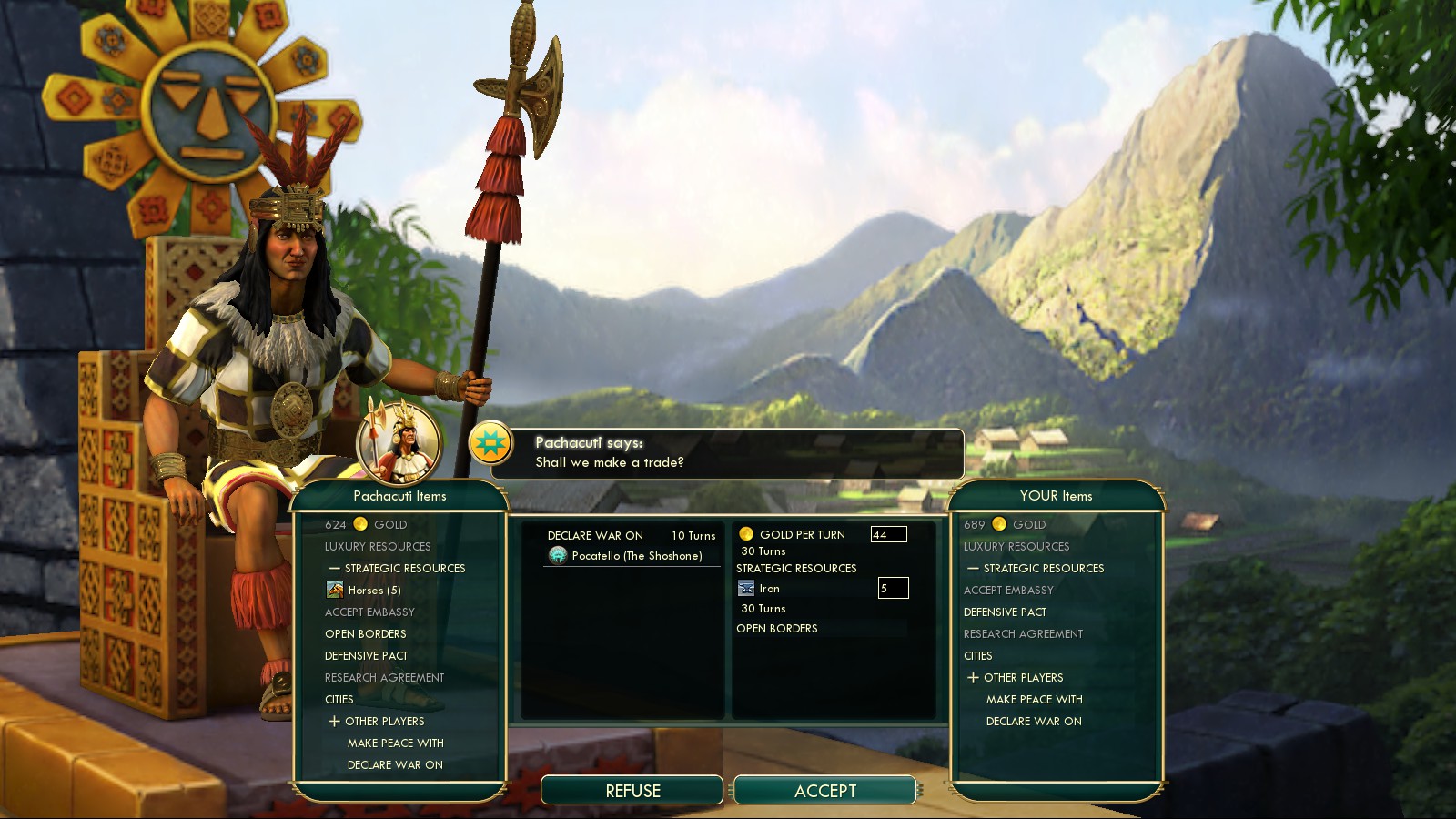Collapse Pachacuti's Strategic Resources list
This screenshot has height=819, width=1456.
coord(334,569)
